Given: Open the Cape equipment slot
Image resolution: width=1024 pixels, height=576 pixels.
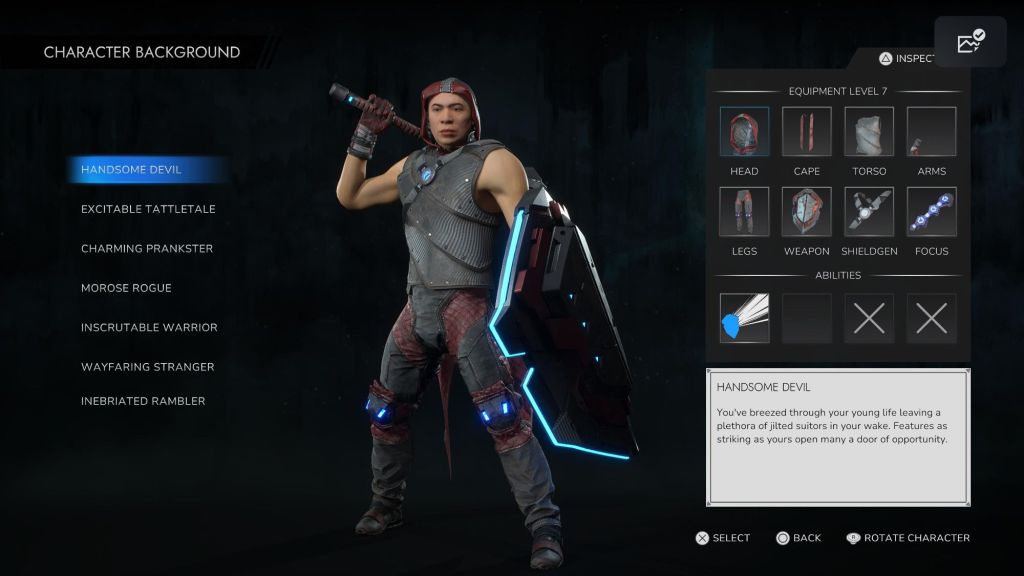Looking at the screenshot, I should click(x=806, y=132).
